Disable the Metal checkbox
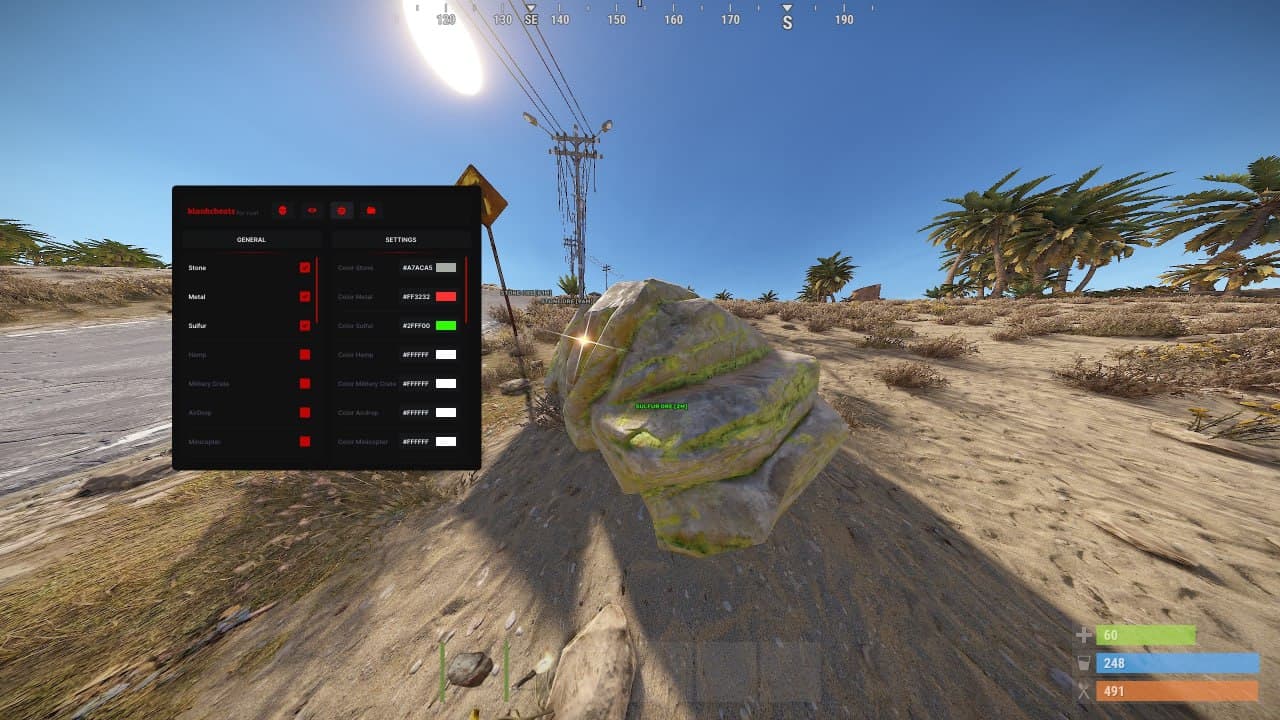The width and height of the screenshot is (1280, 720). click(x=307, y=296)
